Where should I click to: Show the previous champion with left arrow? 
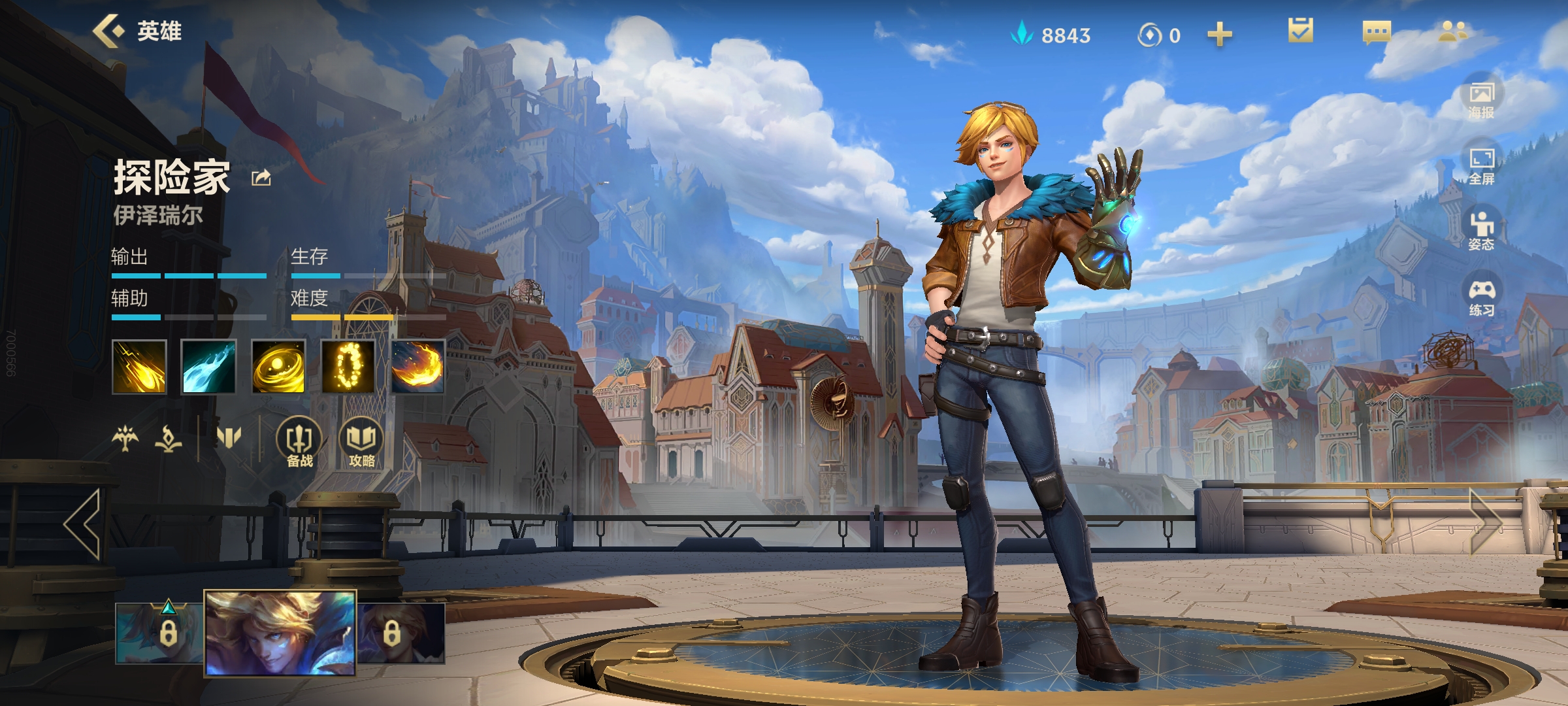[x=83, y=524]
